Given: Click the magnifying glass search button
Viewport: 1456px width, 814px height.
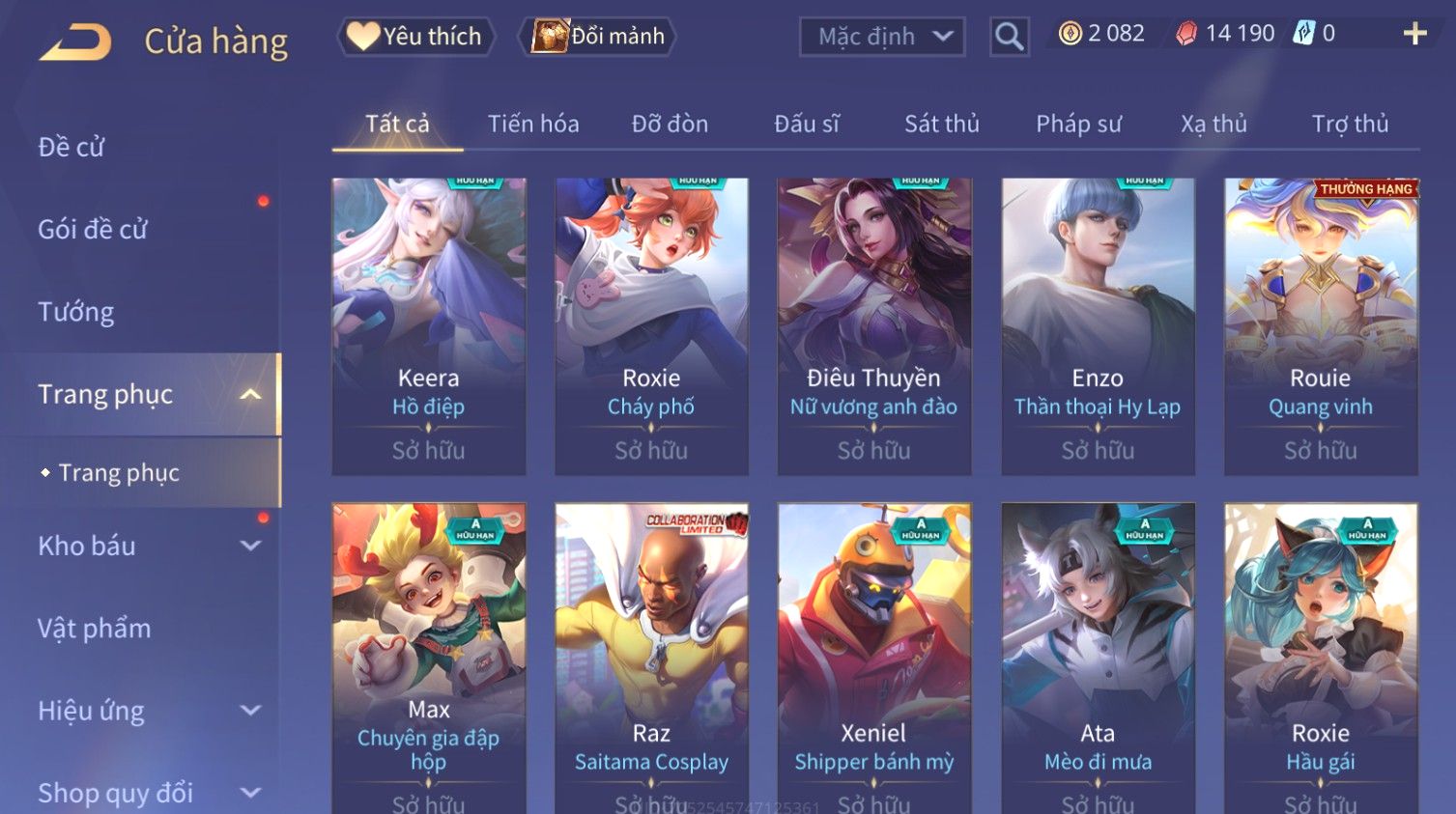Looking at the screenshot, I should (1009, 37).
